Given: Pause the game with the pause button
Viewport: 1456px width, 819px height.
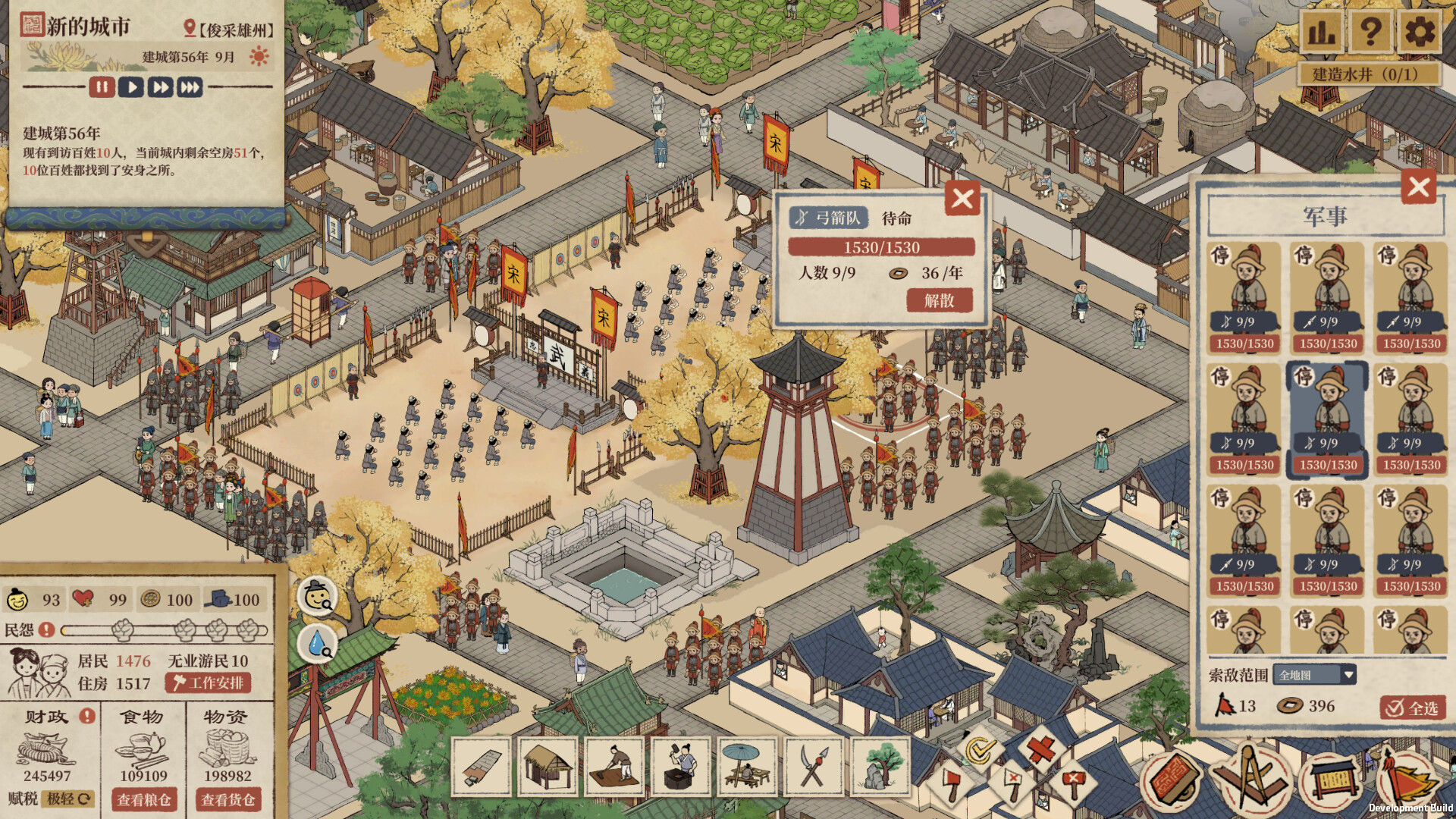Looking at the screenshot, I should point(103,87).
